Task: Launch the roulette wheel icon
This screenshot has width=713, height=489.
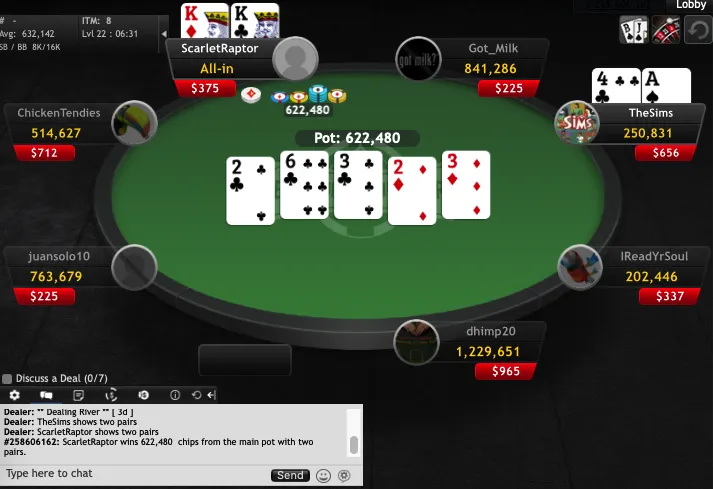Action: tap(665, 30)
